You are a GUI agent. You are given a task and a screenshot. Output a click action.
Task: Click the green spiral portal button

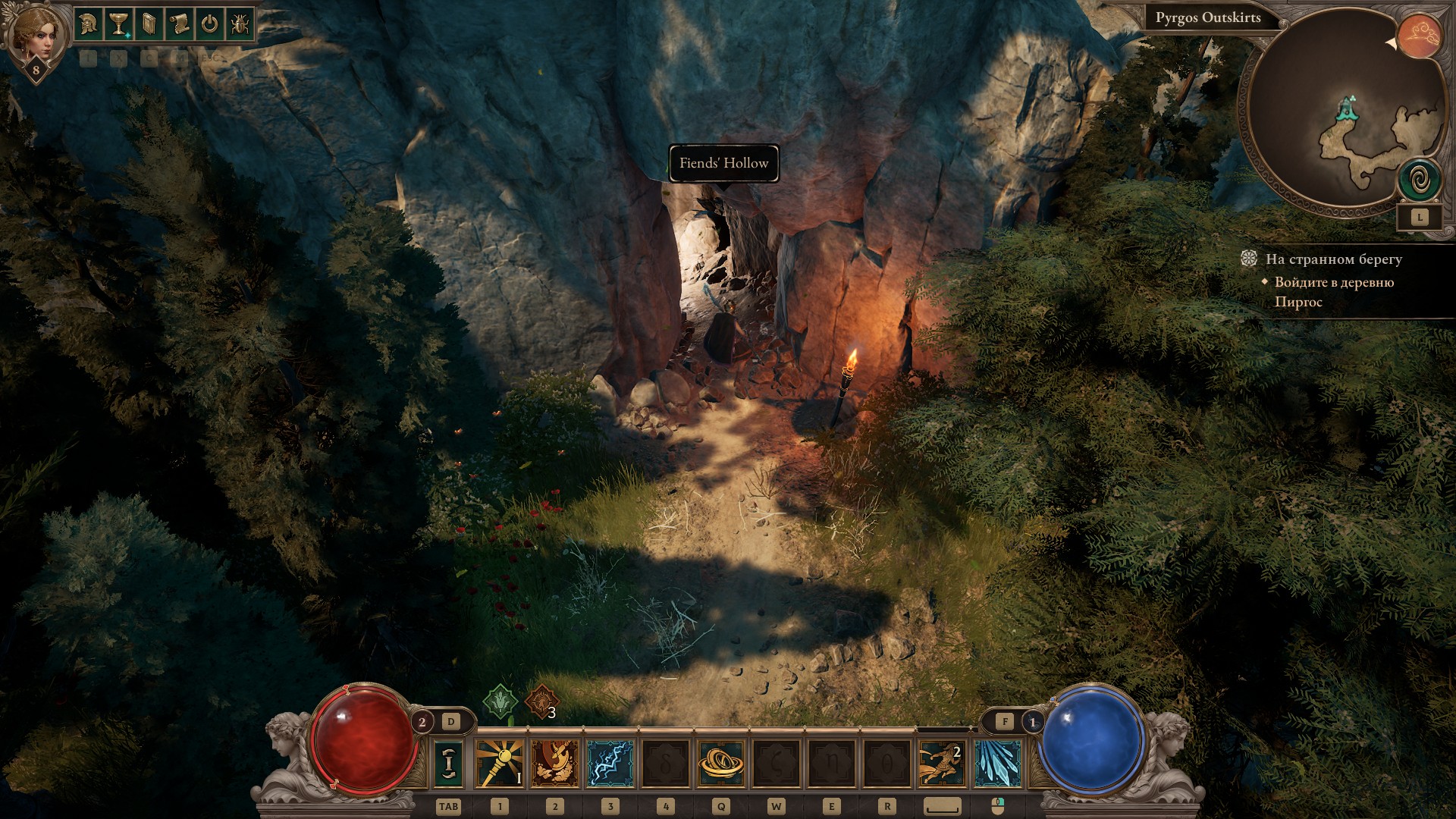[x=1420, y=180]
